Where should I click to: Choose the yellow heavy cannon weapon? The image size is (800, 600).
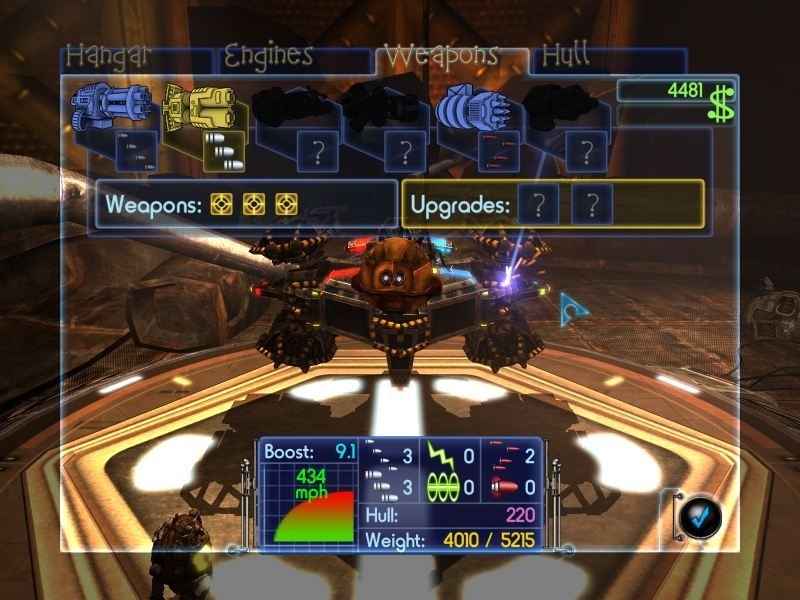coord(200,106)
